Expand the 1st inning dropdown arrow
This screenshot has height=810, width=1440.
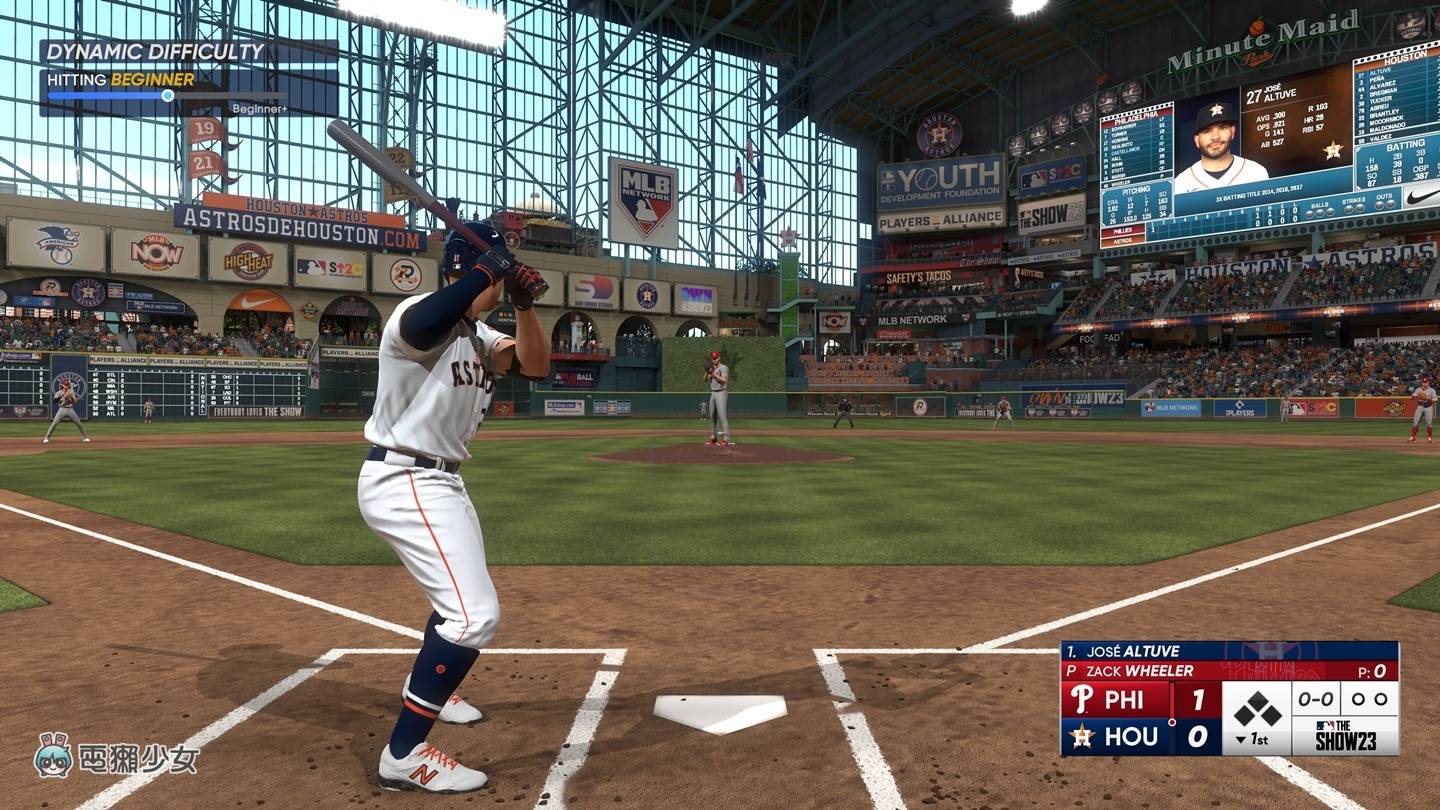(1241, 741)
